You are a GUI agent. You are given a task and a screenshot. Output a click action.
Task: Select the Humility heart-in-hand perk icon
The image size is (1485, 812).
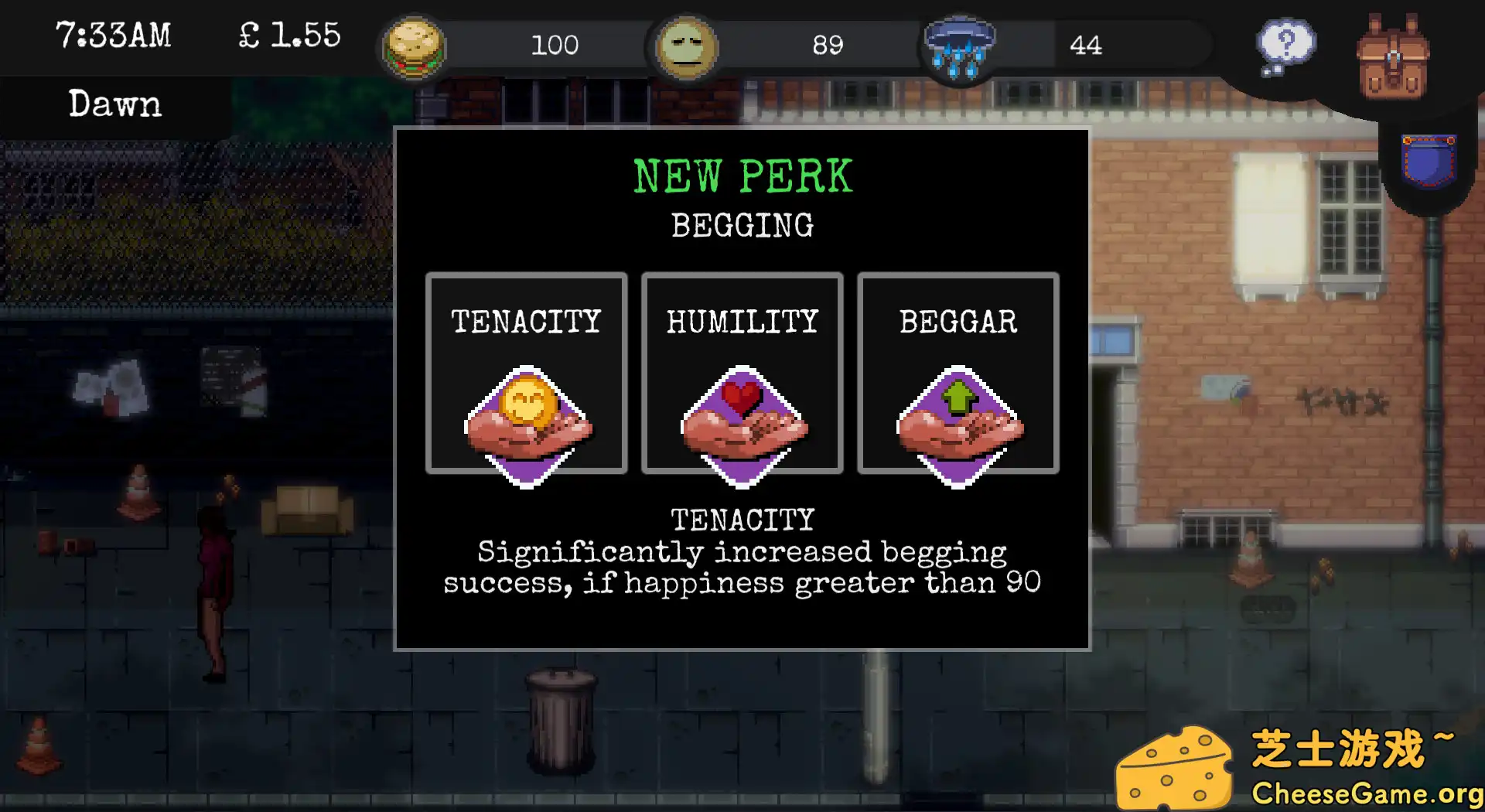point(741,421)
